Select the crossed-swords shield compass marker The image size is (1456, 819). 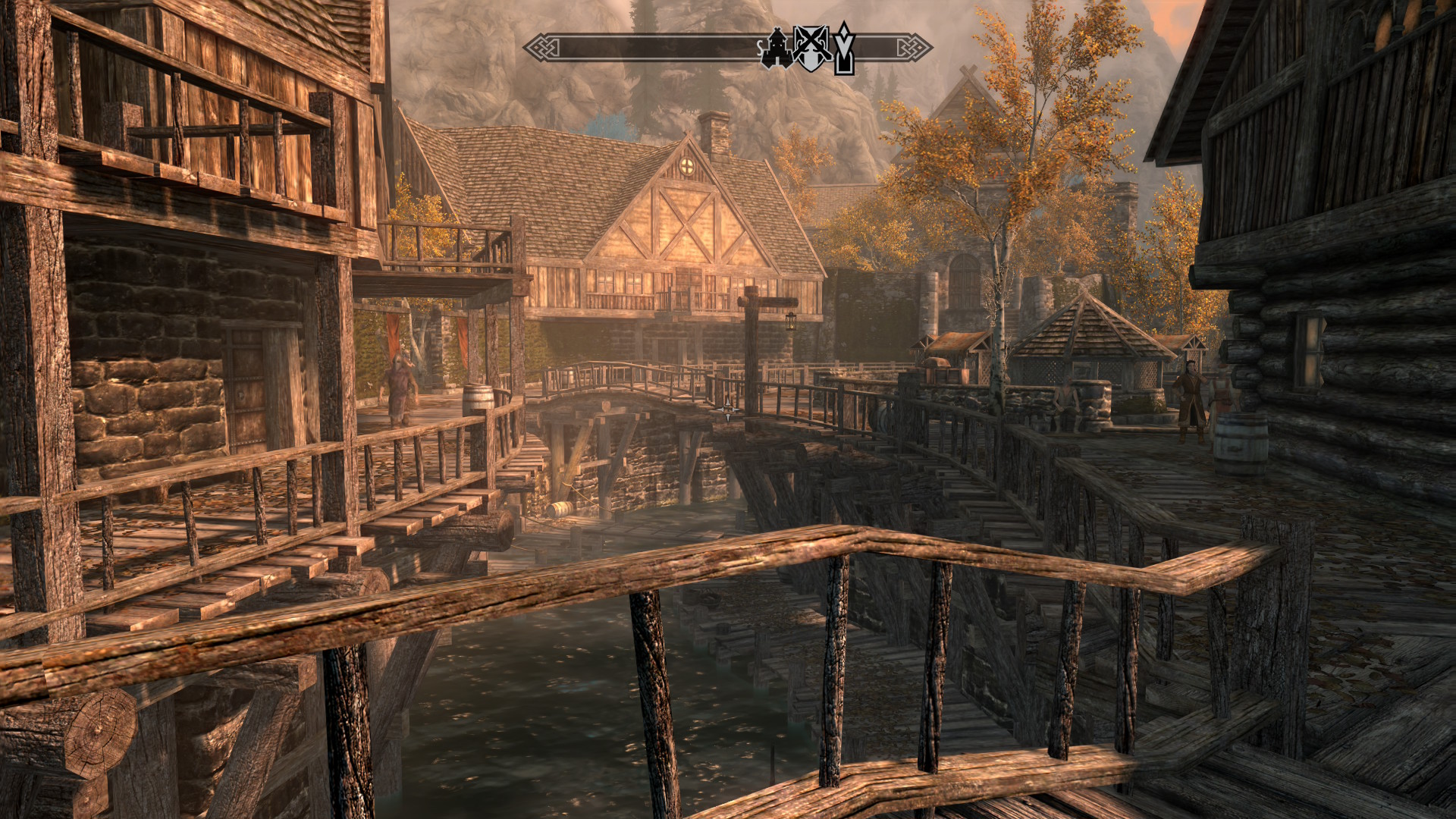pyautogui.click(x=811, y=49)
